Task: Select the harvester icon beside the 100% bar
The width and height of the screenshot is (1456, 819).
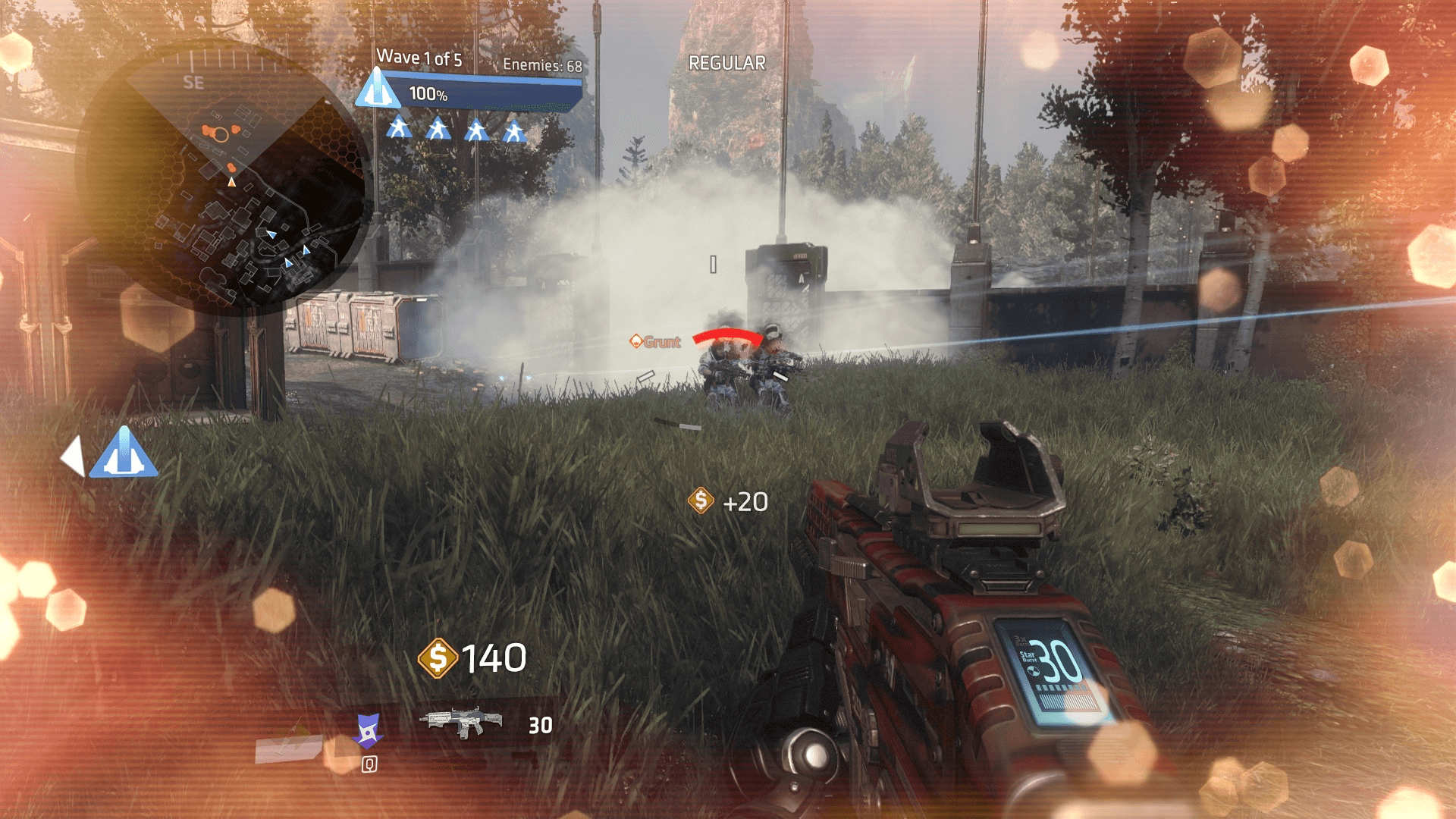Action: coord(377,89)
